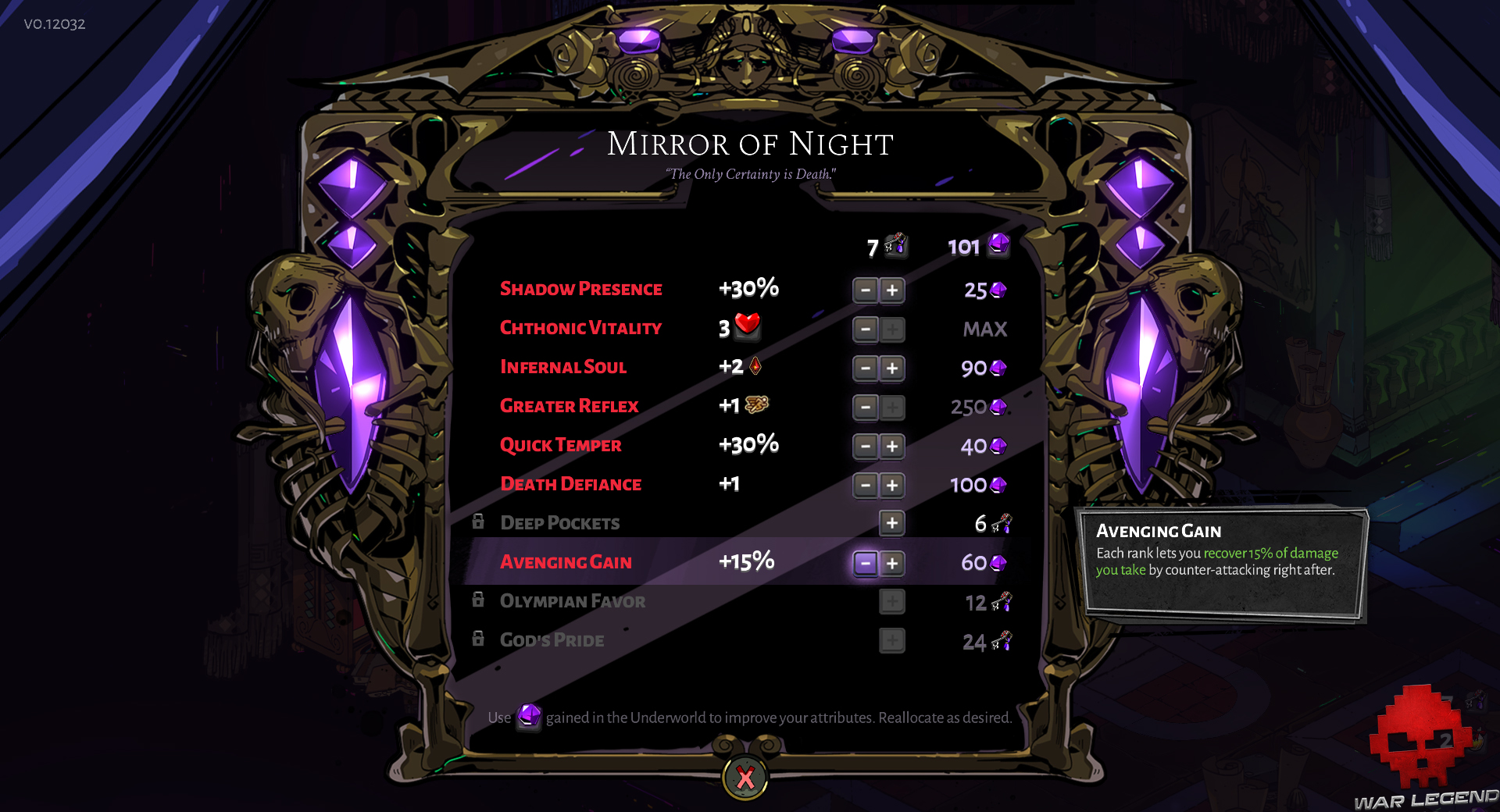Click the soul gem icon beside Infernal Soul
The width and height of the screenshot is (1500, 812).
point(754,367)
